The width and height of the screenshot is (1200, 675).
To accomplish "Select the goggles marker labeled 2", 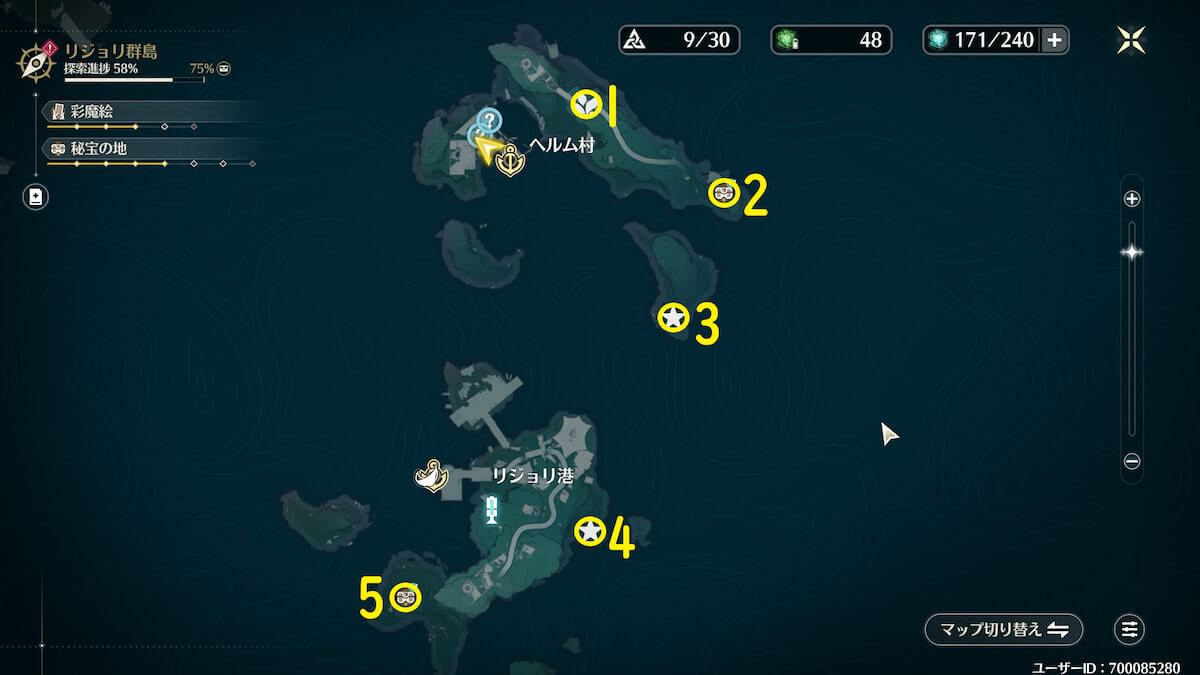I will (x=724, y=192).
